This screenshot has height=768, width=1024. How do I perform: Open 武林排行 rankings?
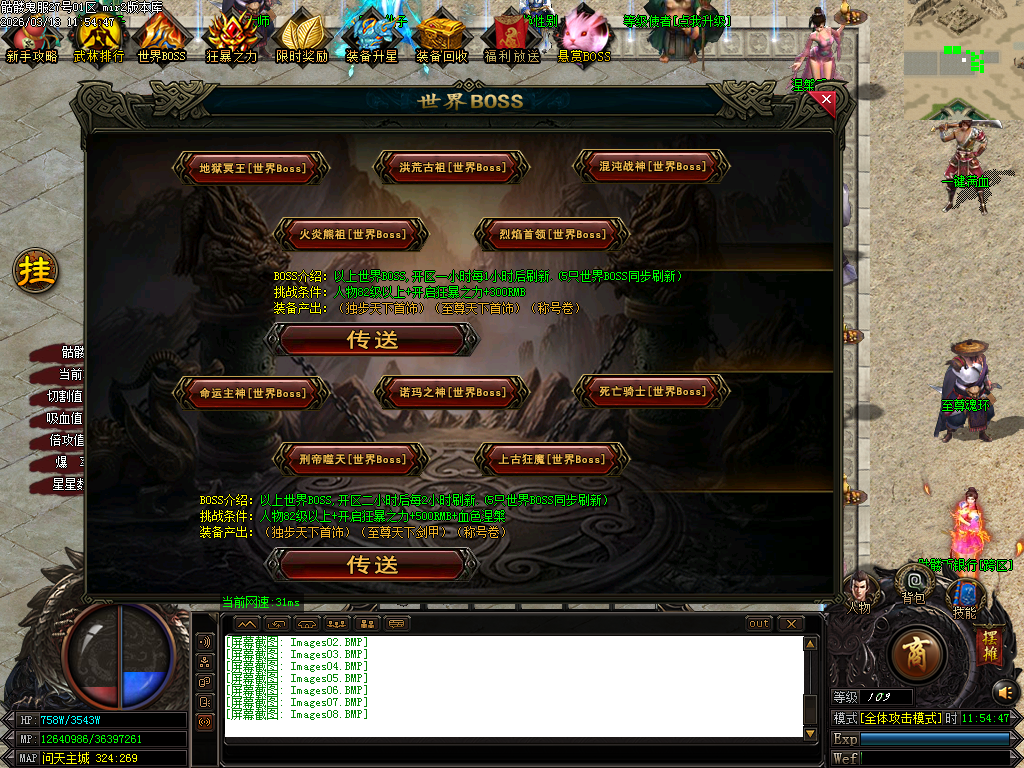99,40
